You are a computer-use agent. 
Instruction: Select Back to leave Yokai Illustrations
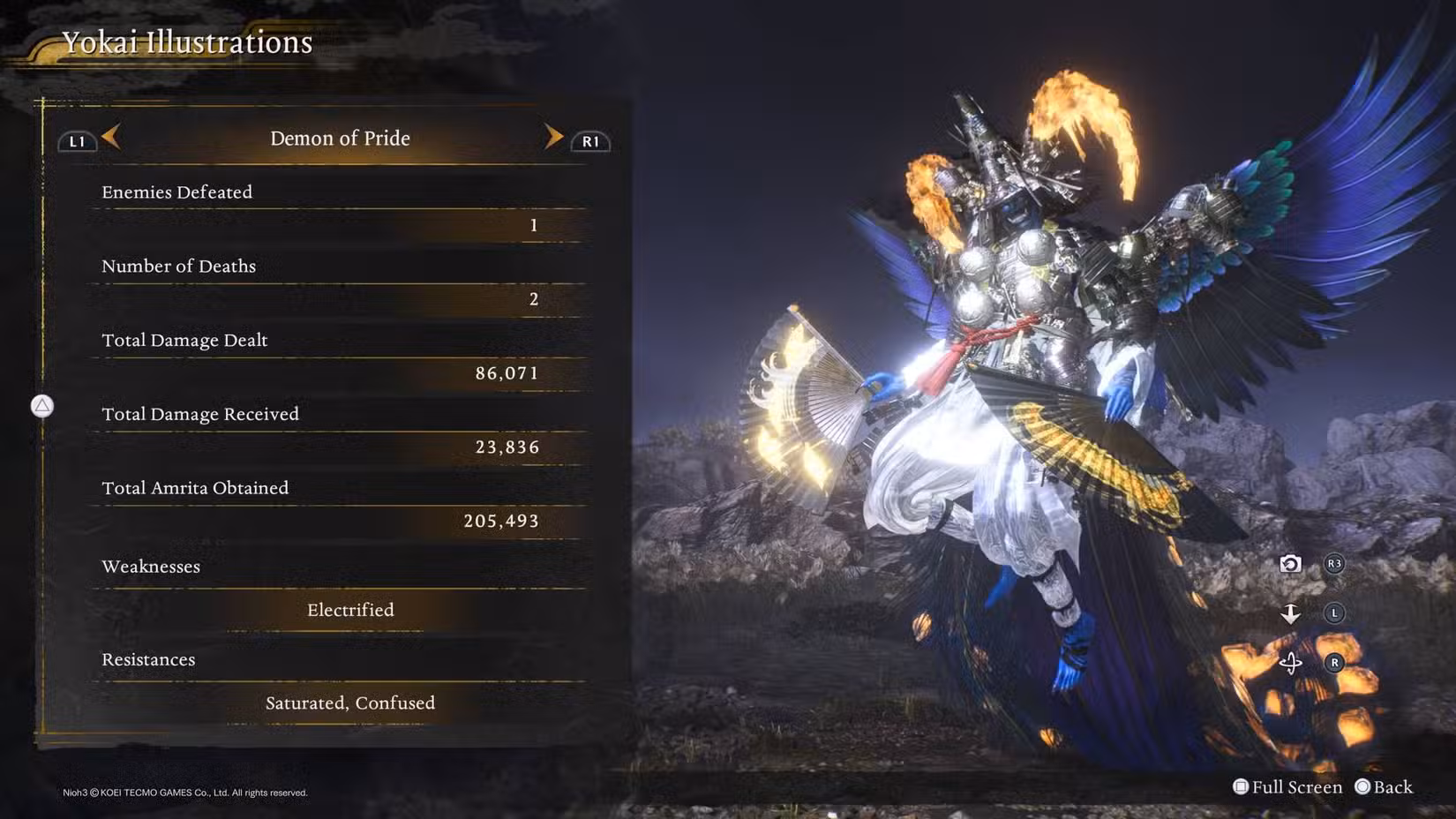[1384, 786]
